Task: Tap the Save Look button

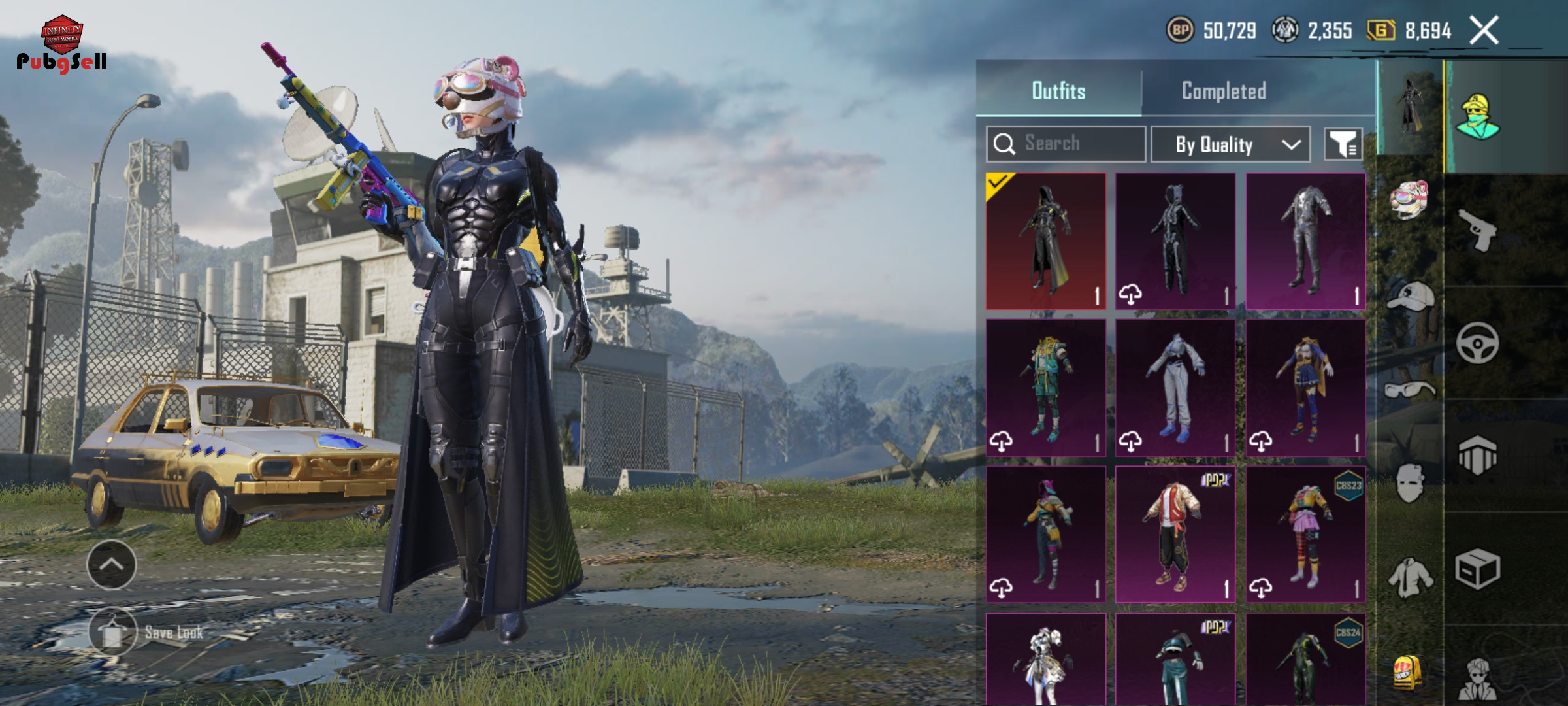Action: click(114, 631)
